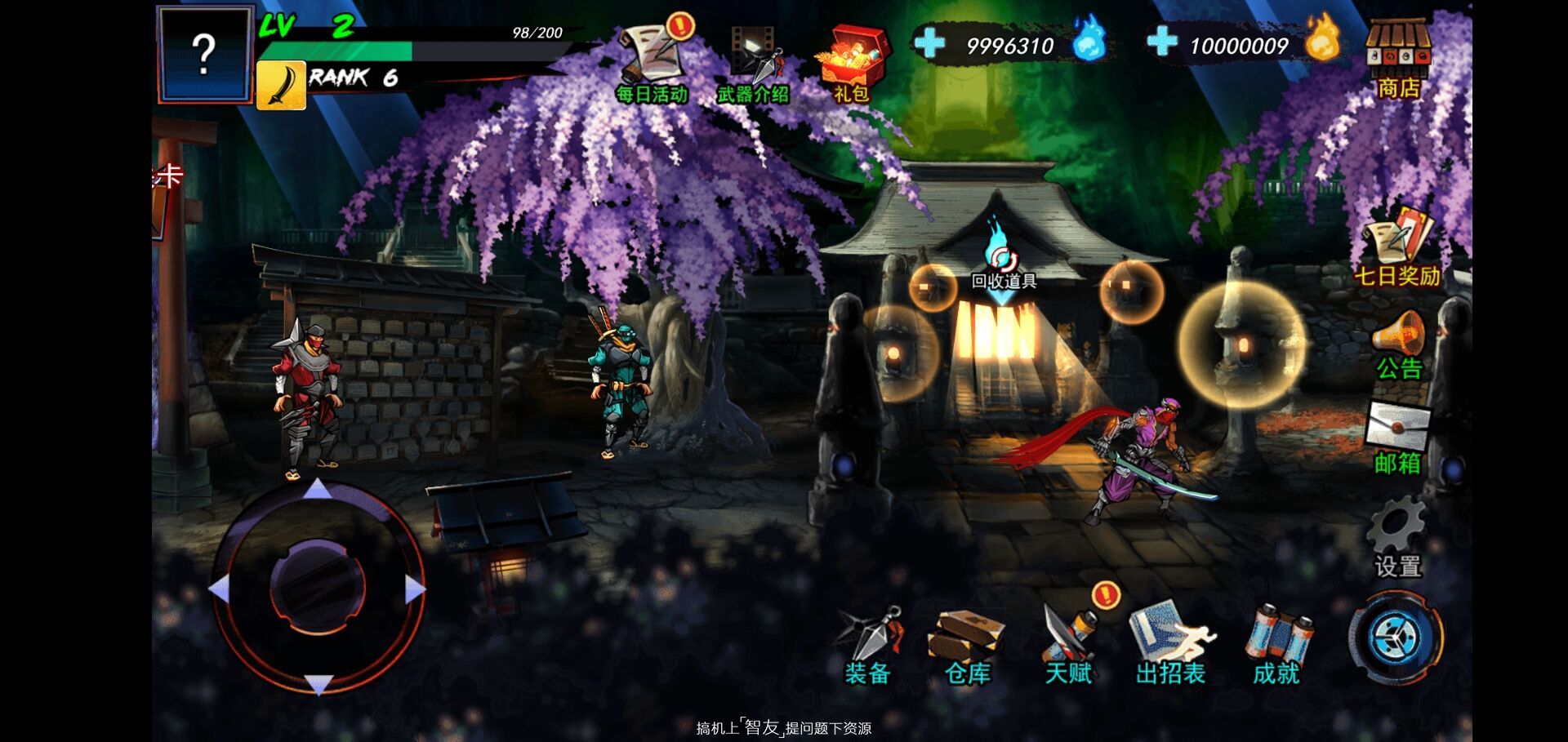Image resolution: width=1568 pixels, height=742 pixels.
Task: Add blue soul flame currency with plus
Action: [929, 43]
